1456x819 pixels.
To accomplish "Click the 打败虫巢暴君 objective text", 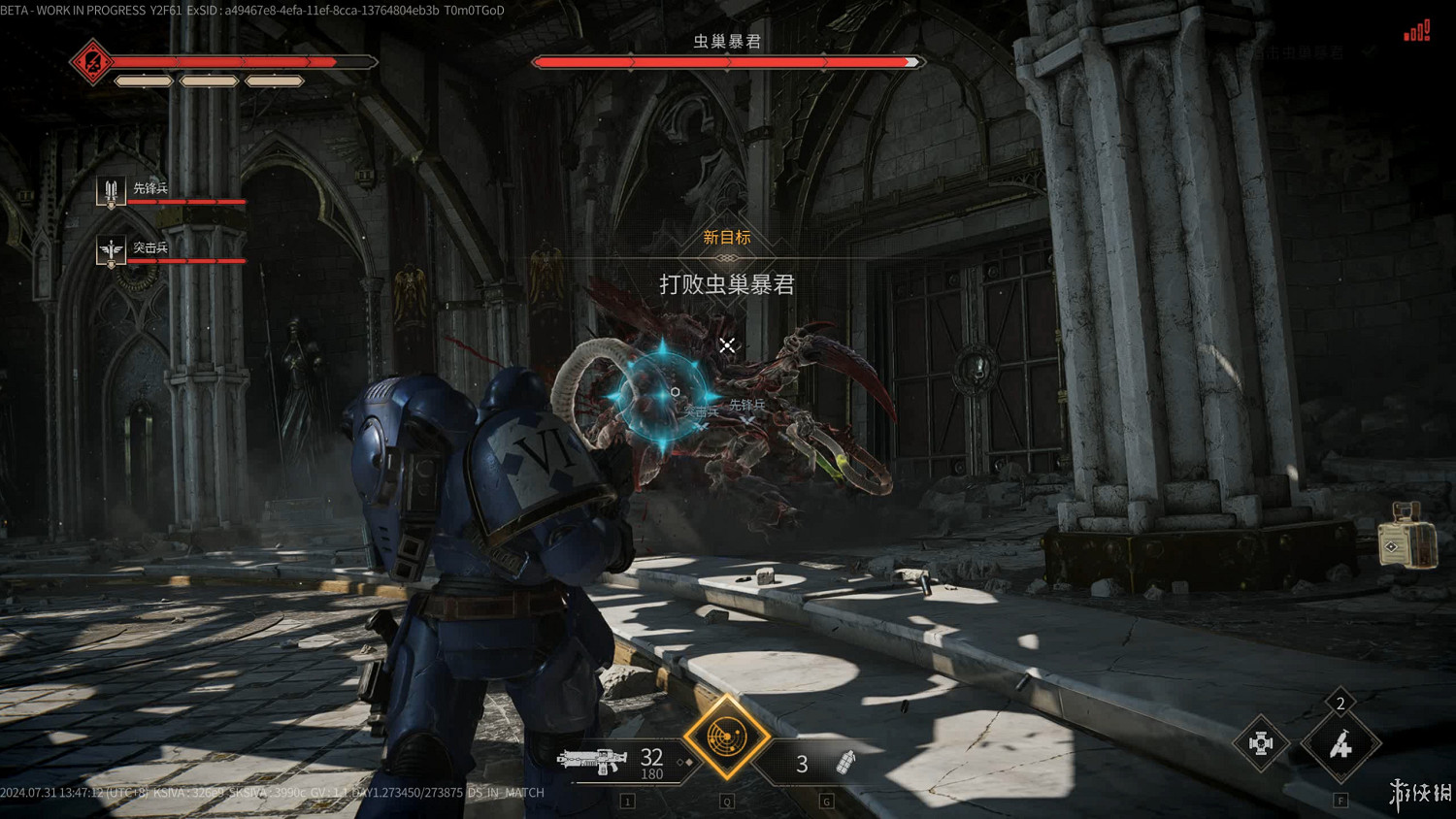I will (x=727, y=286).
